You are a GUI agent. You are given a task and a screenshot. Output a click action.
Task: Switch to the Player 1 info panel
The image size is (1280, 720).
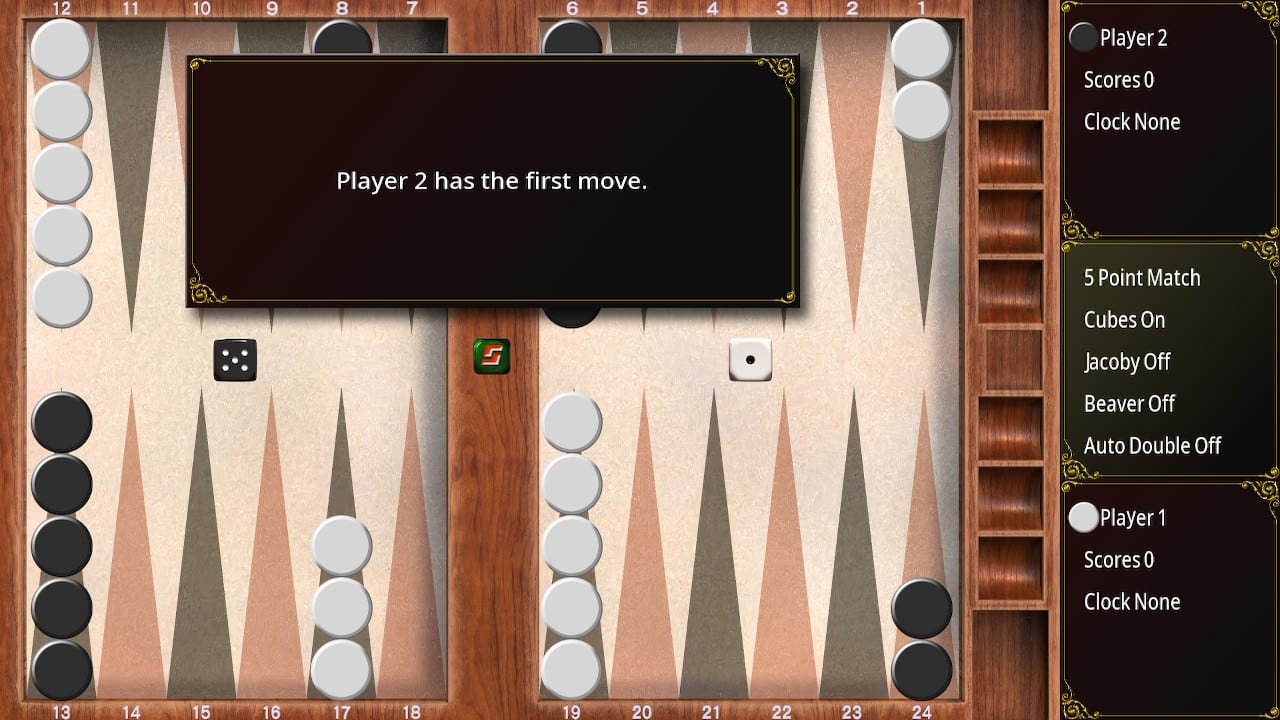1135,517
